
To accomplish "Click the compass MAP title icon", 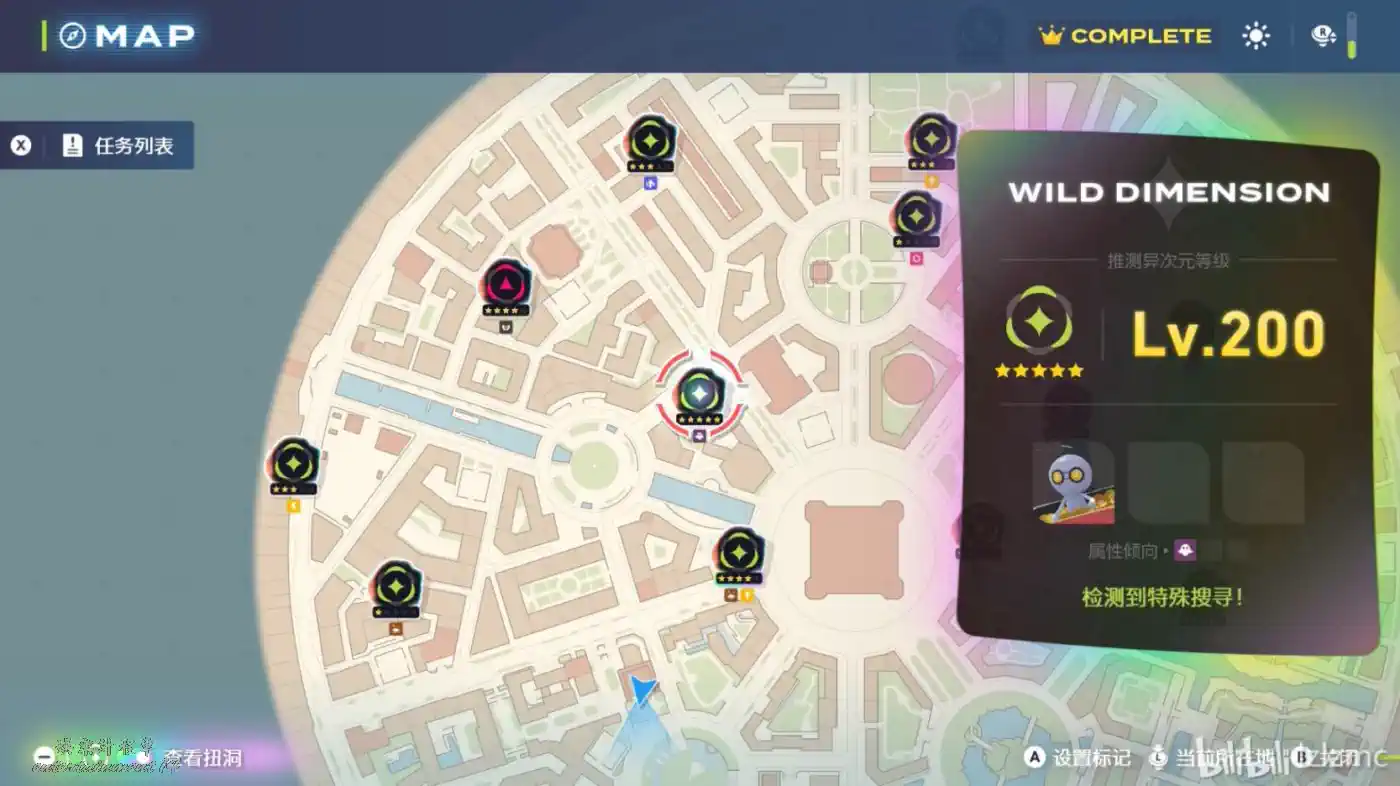I will pos(73,36).
